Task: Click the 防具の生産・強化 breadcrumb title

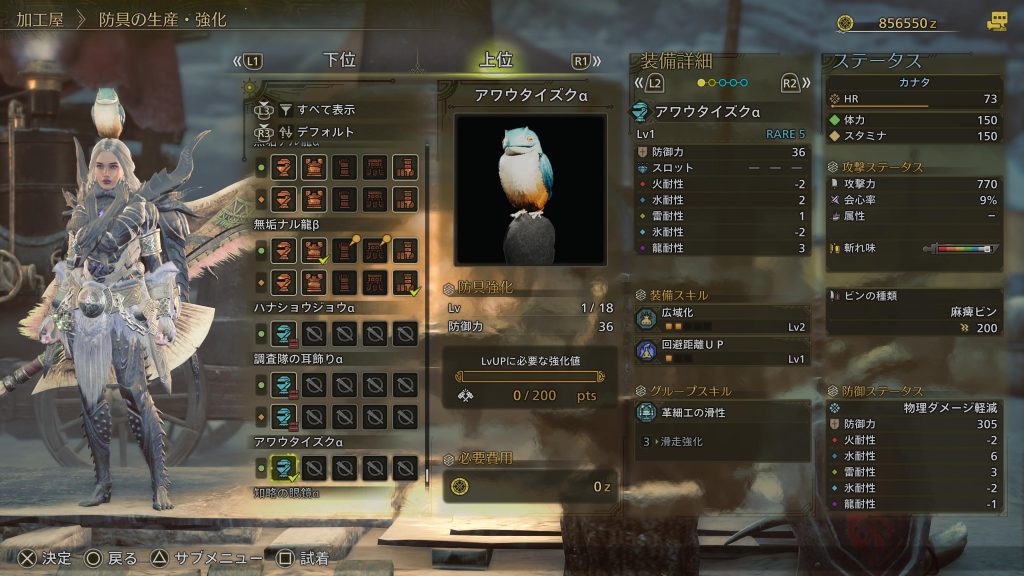Action: pyautogui.click(x=162, y=20)
